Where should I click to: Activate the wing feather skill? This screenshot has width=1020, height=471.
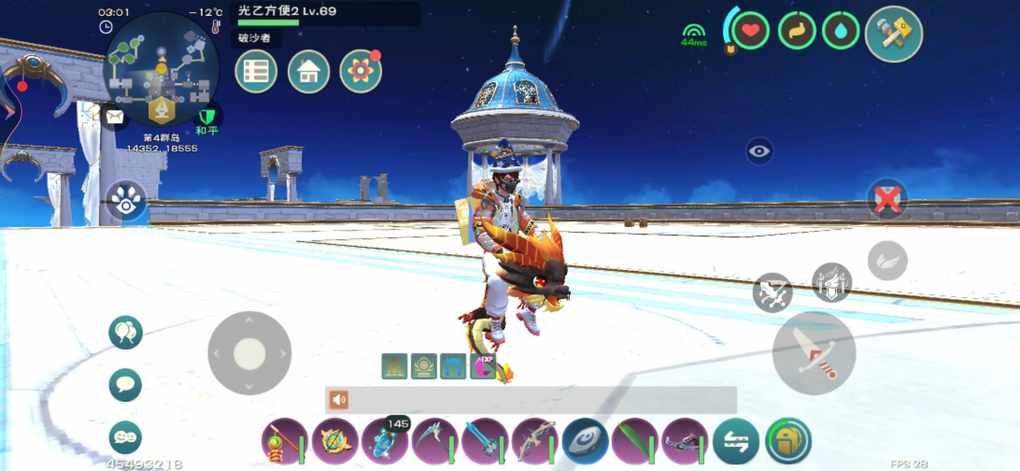(887, 261)
